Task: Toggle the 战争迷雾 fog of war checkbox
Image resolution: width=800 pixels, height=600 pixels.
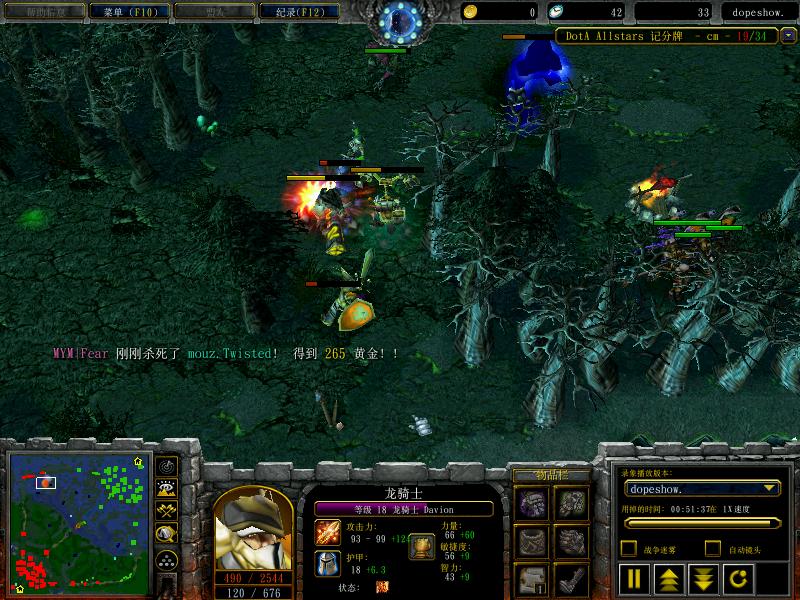Action: [628, 548]
